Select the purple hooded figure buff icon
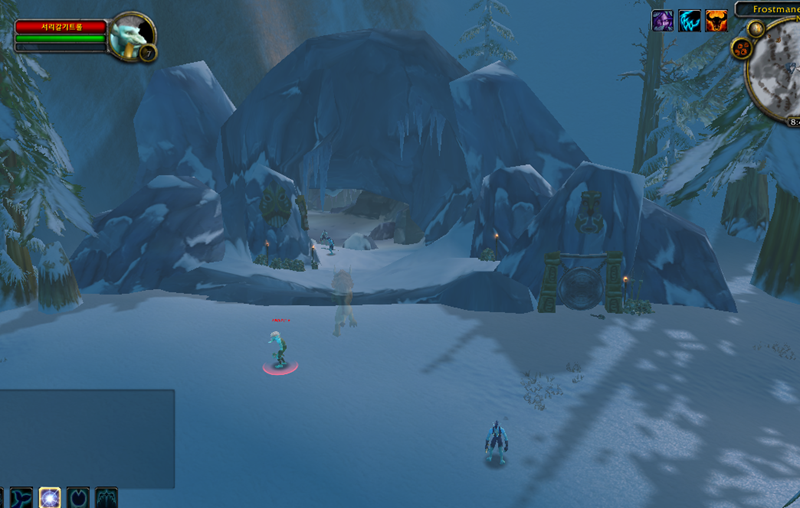 (663, 20)
